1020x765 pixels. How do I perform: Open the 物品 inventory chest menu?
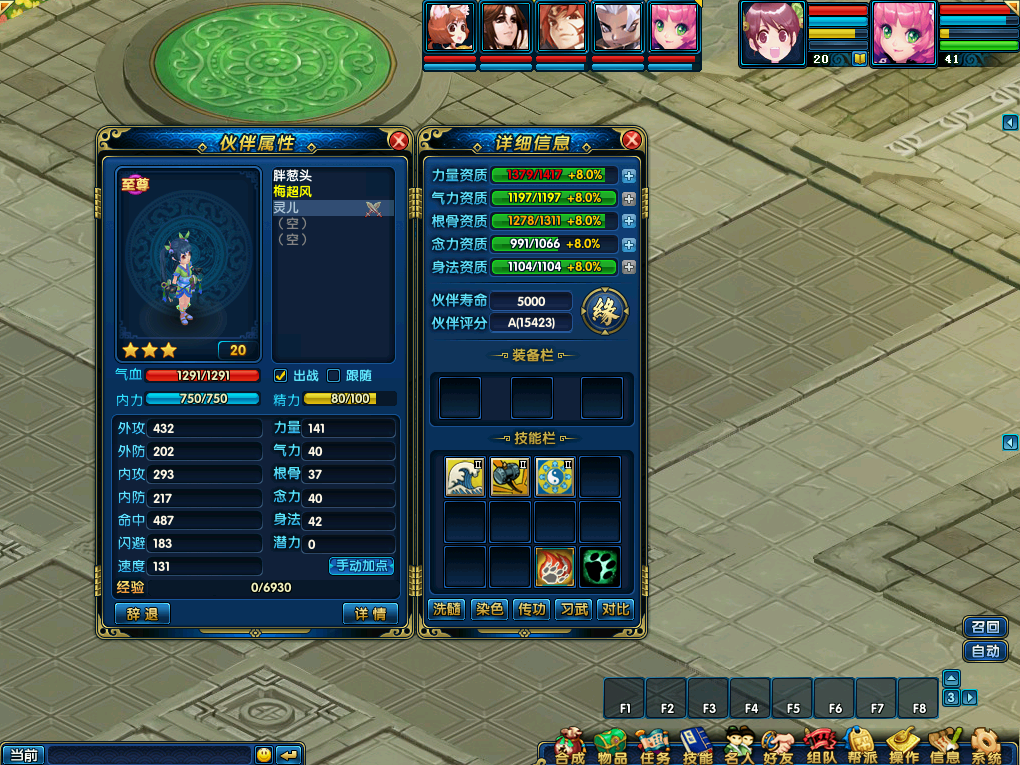point(609,745)
